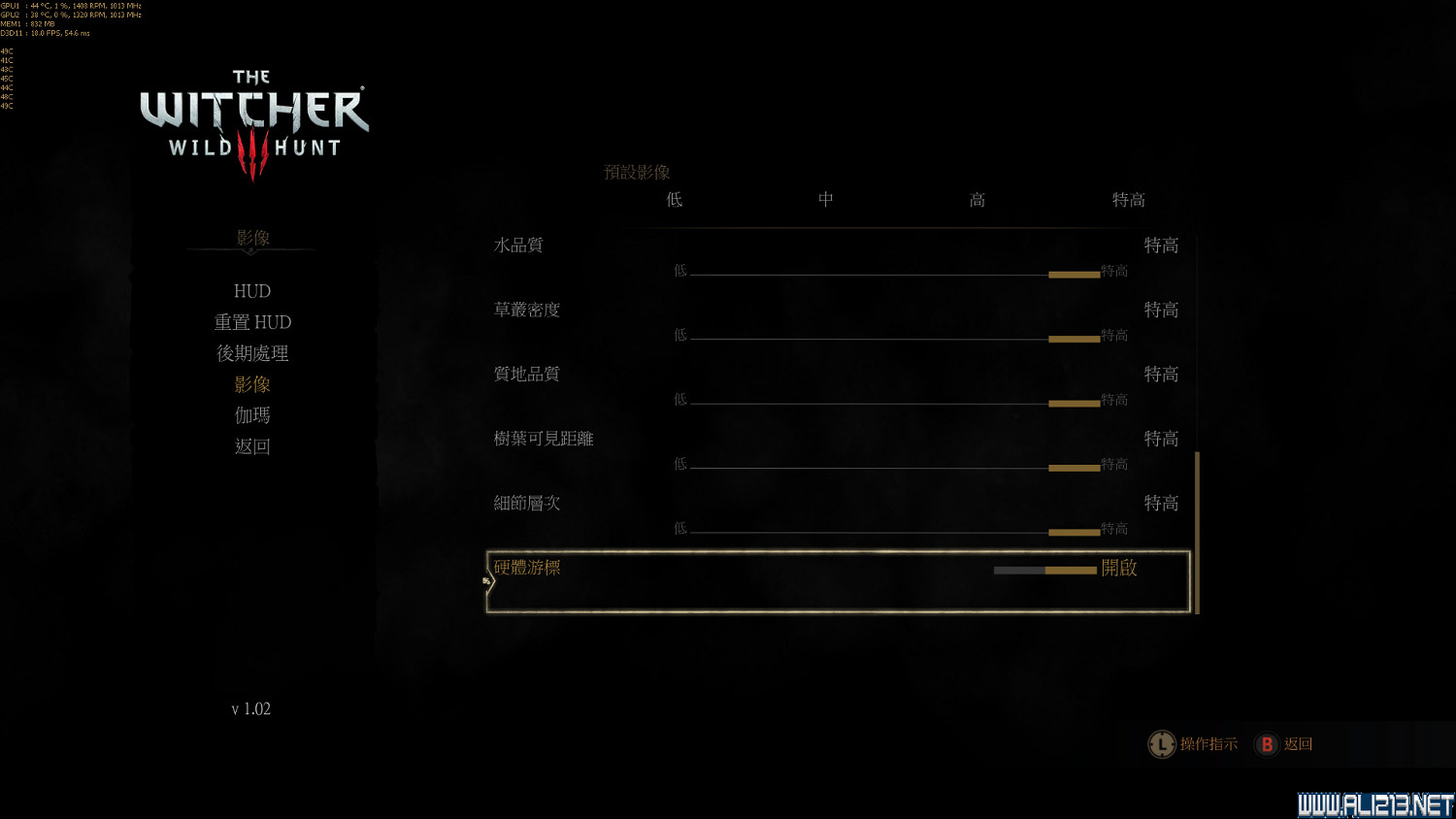The height and width of the screenshot is (819, 1456).
Task: Select the 中 graphics preset
Action: click(825, 200)
